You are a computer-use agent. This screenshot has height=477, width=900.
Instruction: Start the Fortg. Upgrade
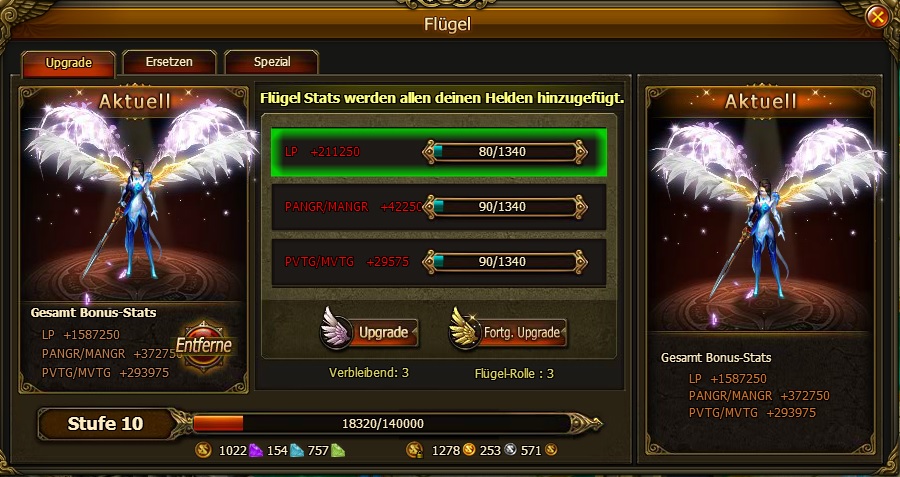tap(509, 332)
